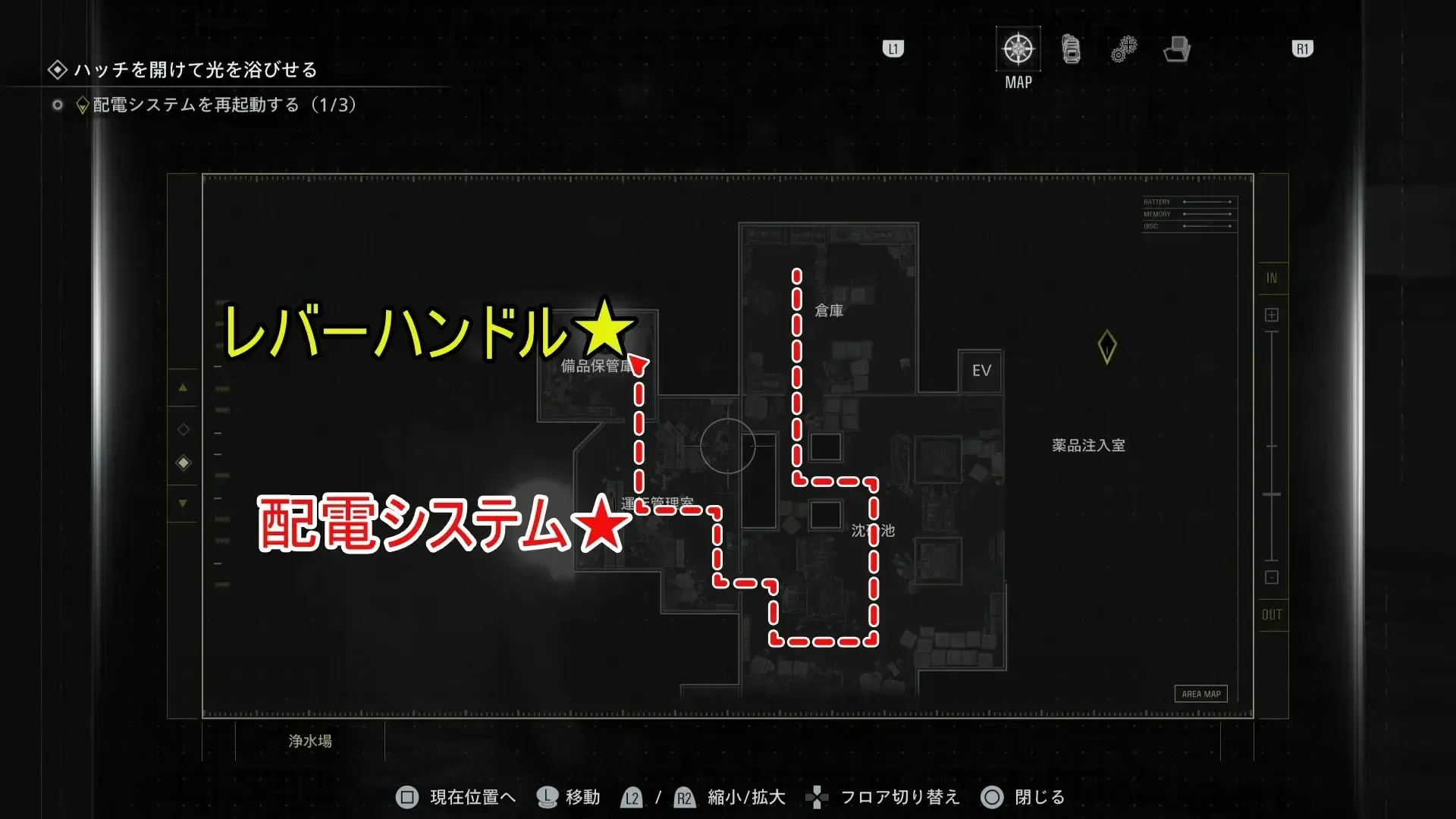
Task: Click the EV elevator marker on the map
Action: click(980, 371)
